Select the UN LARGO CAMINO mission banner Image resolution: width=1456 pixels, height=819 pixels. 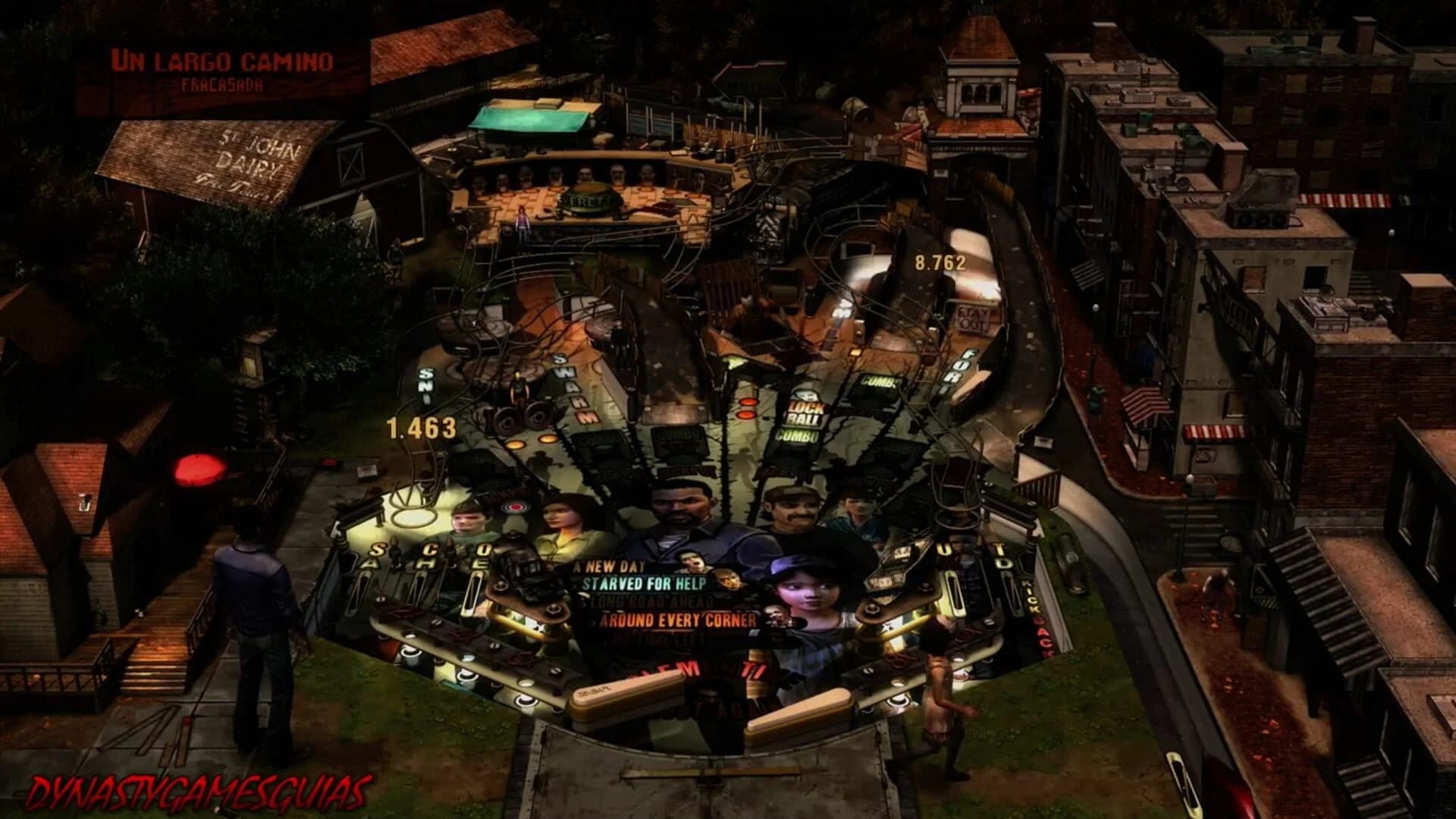point(224,57)
